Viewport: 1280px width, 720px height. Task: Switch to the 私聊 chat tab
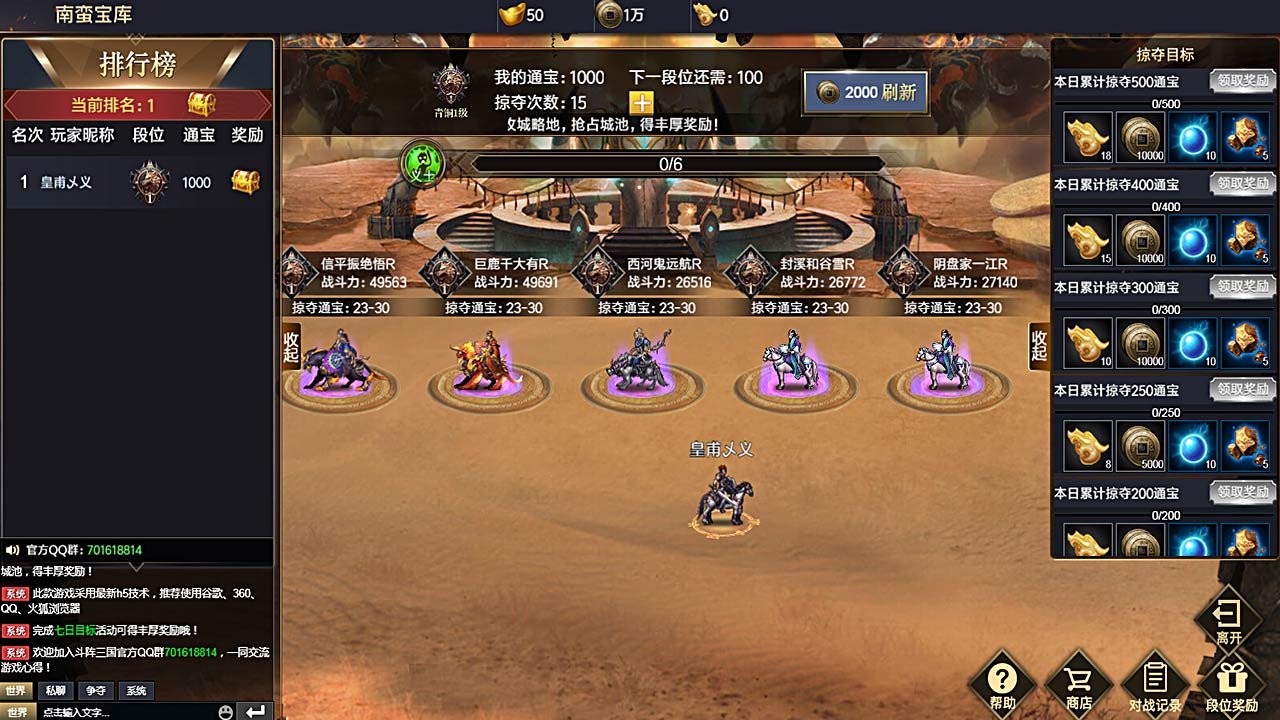click(56, 690)
